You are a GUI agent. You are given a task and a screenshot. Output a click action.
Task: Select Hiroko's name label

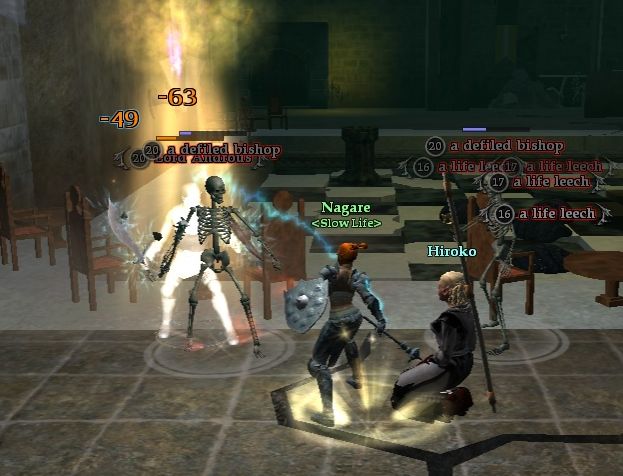tap(451, 251)
